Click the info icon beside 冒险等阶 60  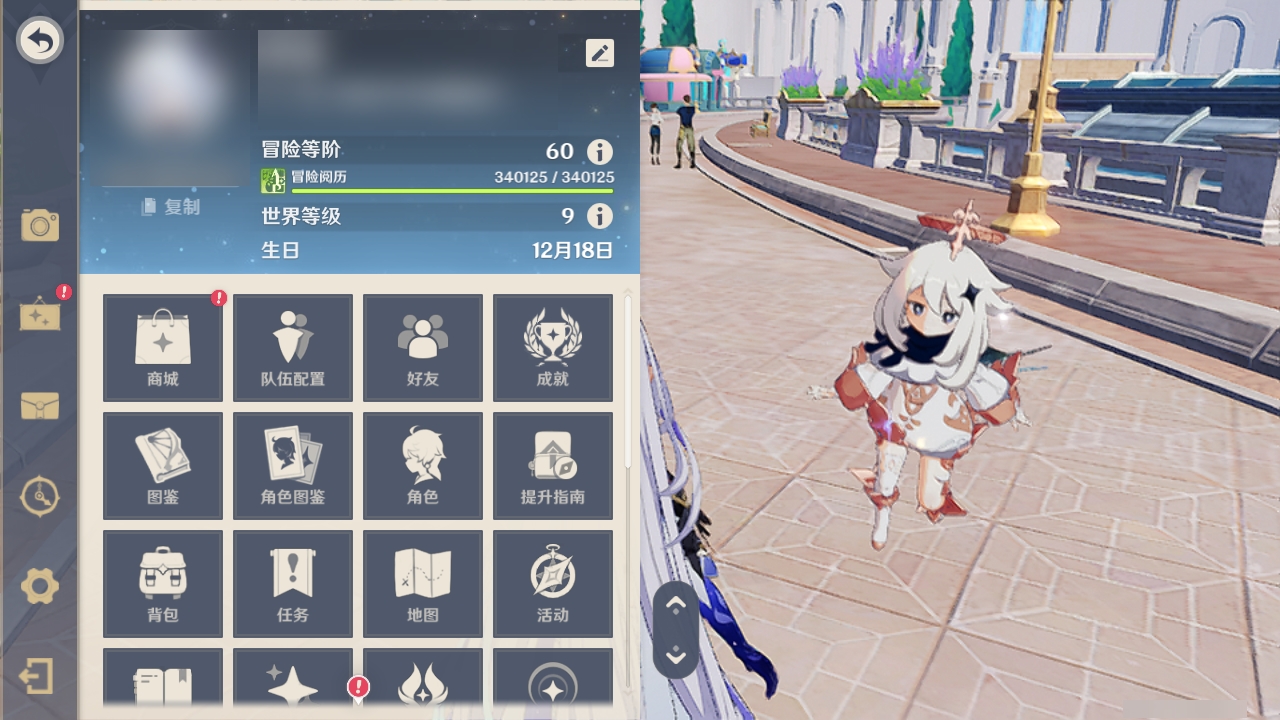598,151
